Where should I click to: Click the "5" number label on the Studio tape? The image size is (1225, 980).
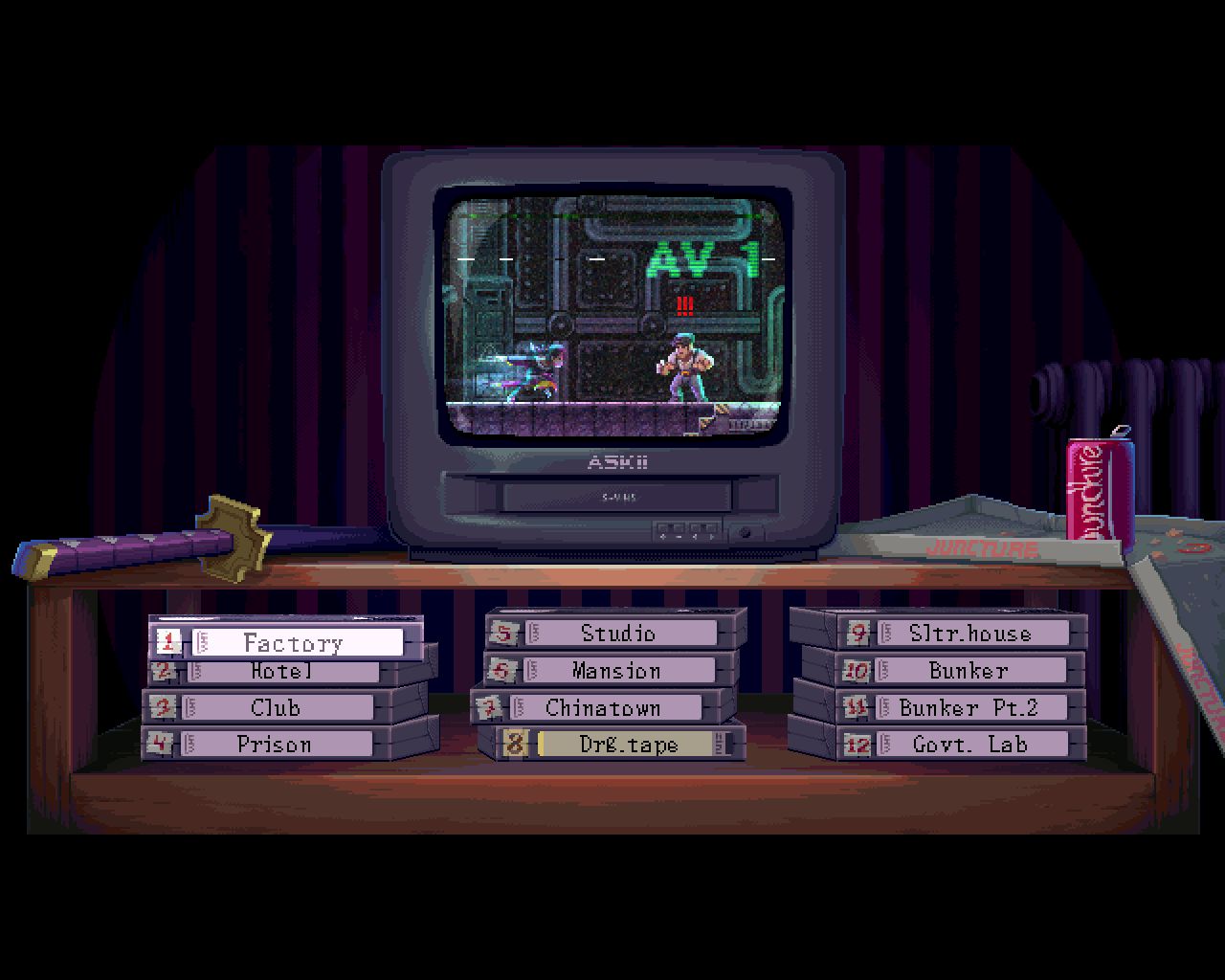pos(505,633)
